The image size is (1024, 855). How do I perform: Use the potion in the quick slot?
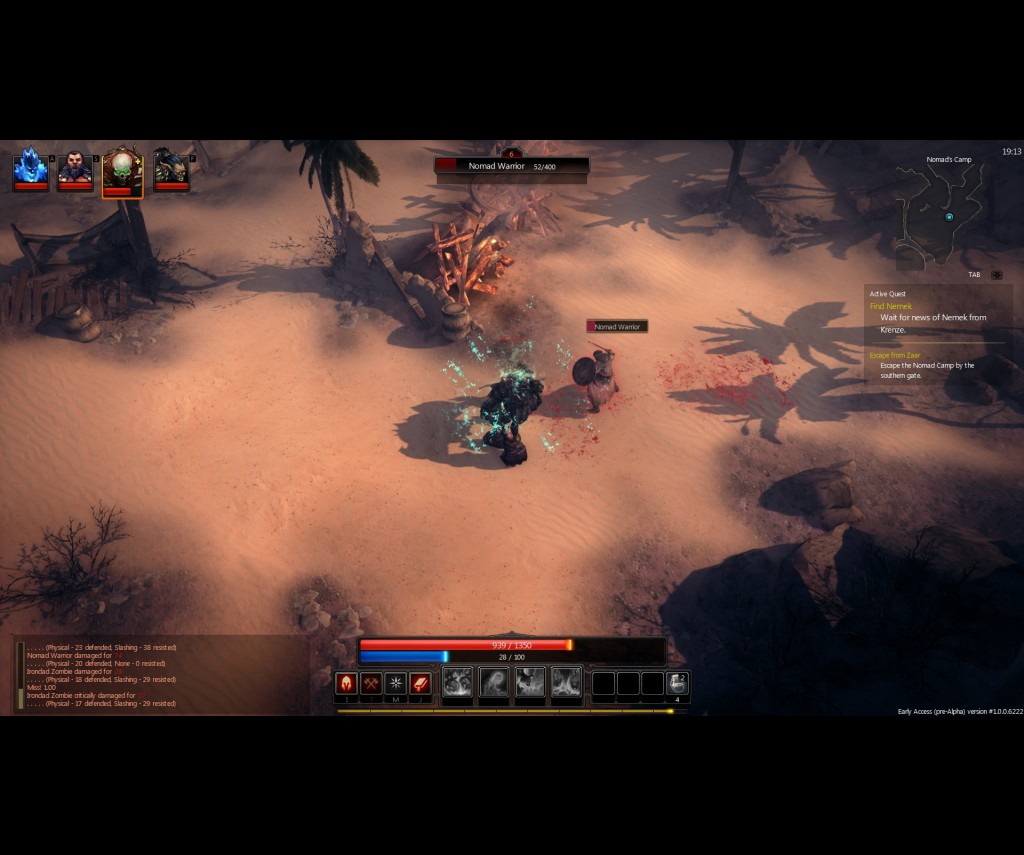[677, 683]
